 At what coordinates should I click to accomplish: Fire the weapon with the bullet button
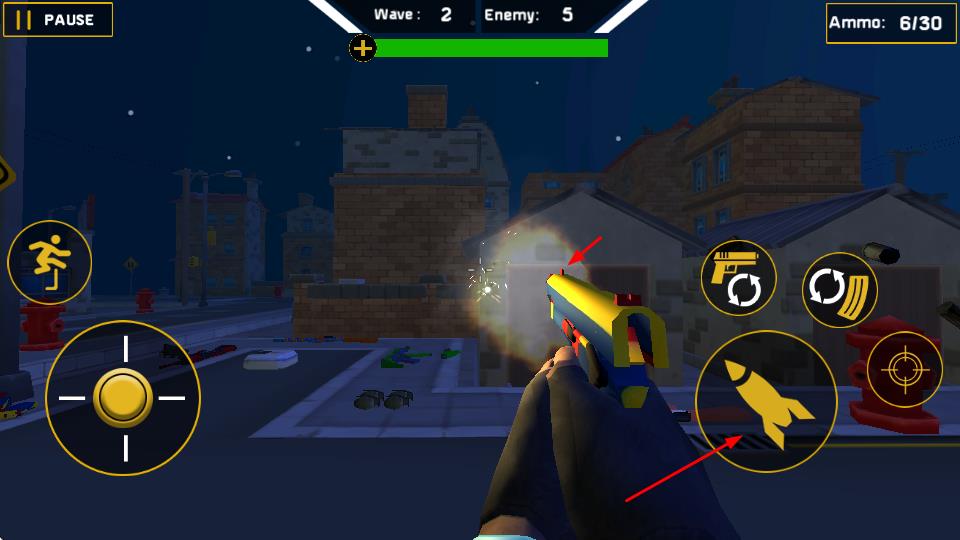point(766,402)
